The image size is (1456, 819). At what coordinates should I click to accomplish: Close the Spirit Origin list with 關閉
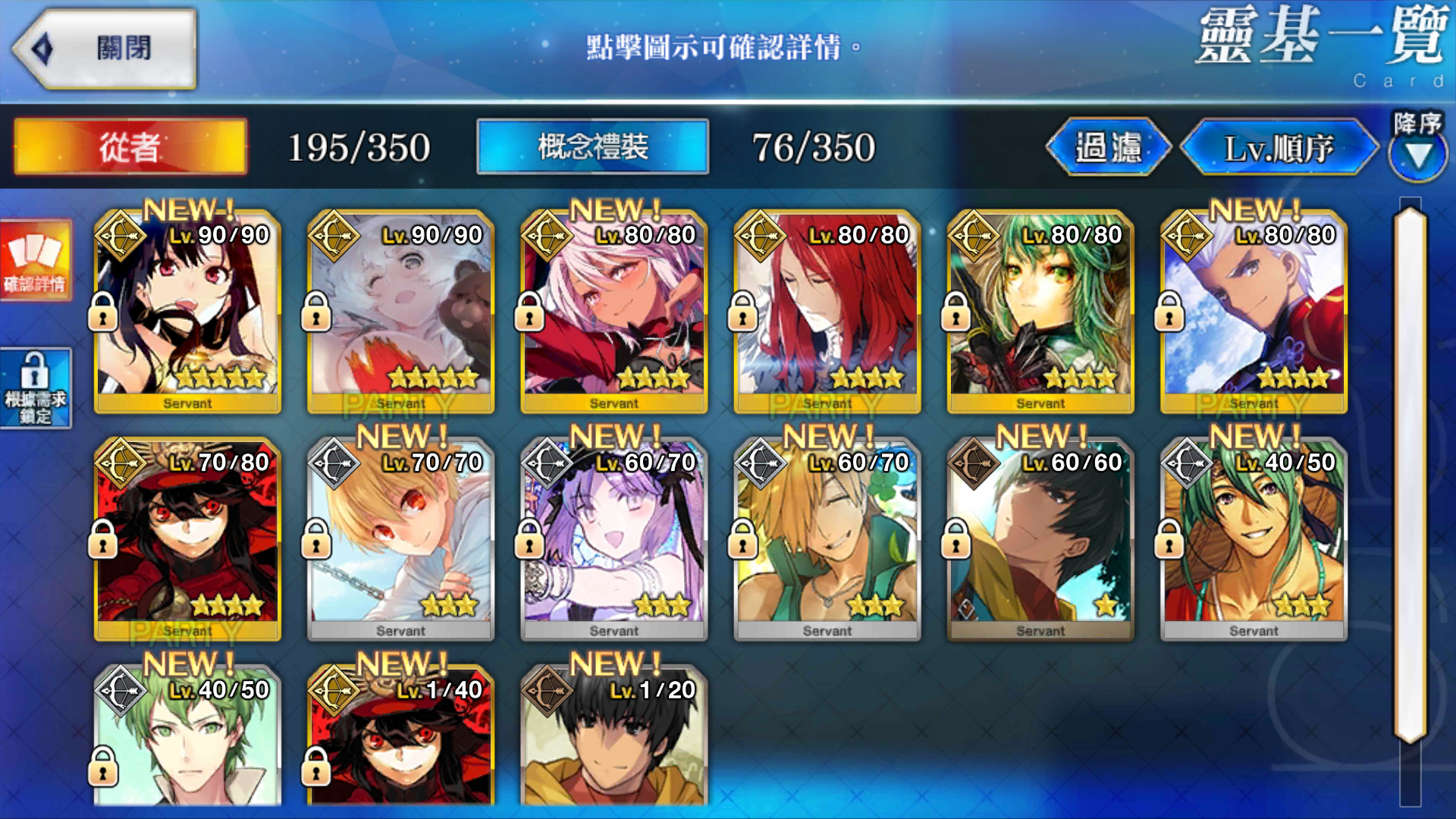(x=105, y=49)
